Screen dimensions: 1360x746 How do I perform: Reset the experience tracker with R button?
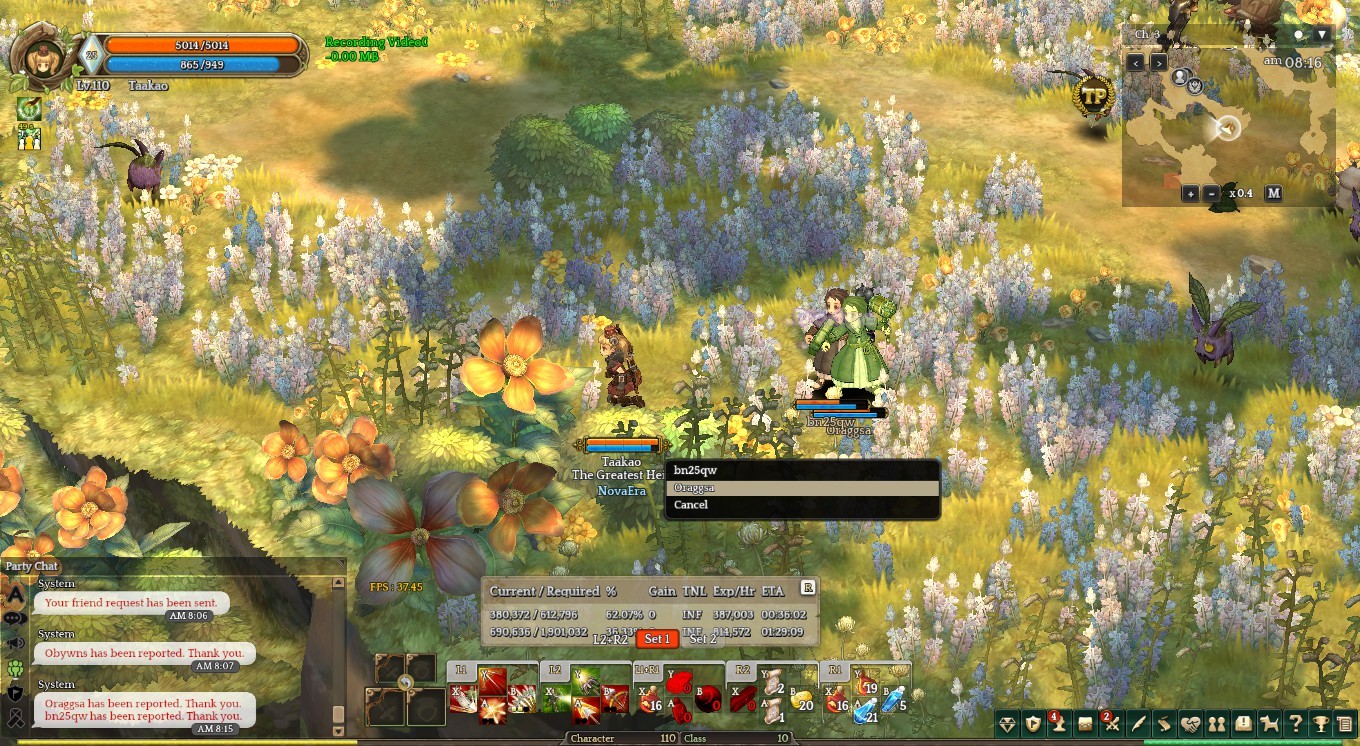807,588
